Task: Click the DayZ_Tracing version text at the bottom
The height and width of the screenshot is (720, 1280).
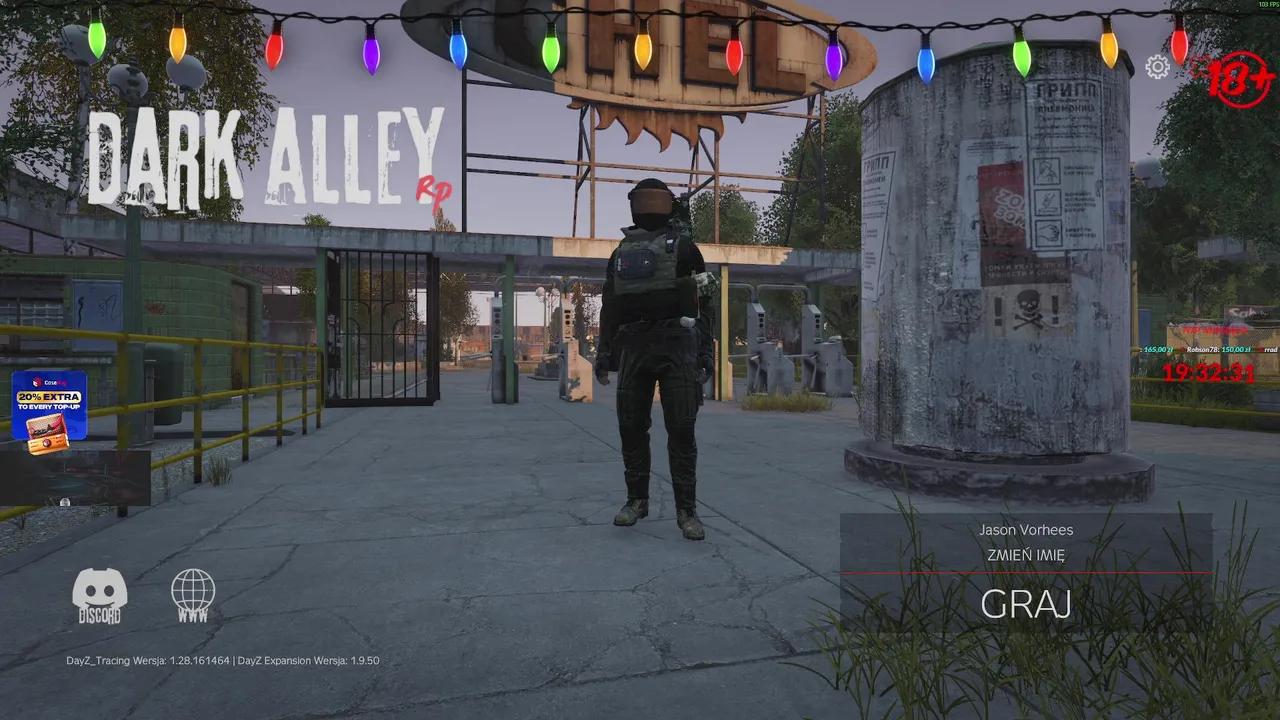Action: [150, 660]
